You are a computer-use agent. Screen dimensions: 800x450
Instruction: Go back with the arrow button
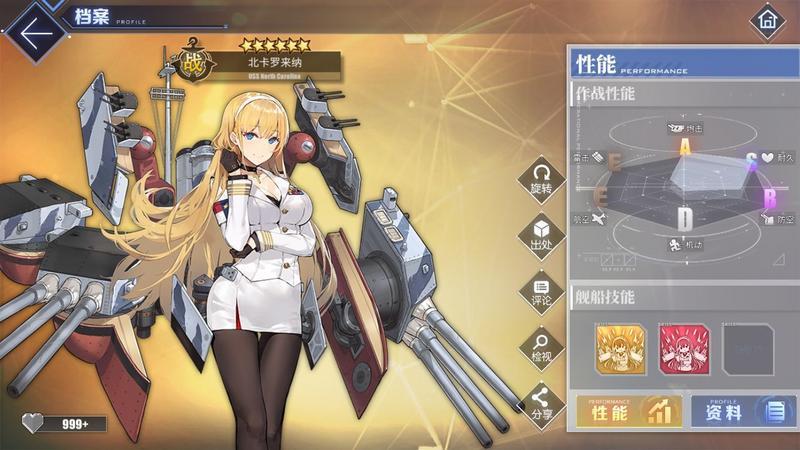[35, 32]
